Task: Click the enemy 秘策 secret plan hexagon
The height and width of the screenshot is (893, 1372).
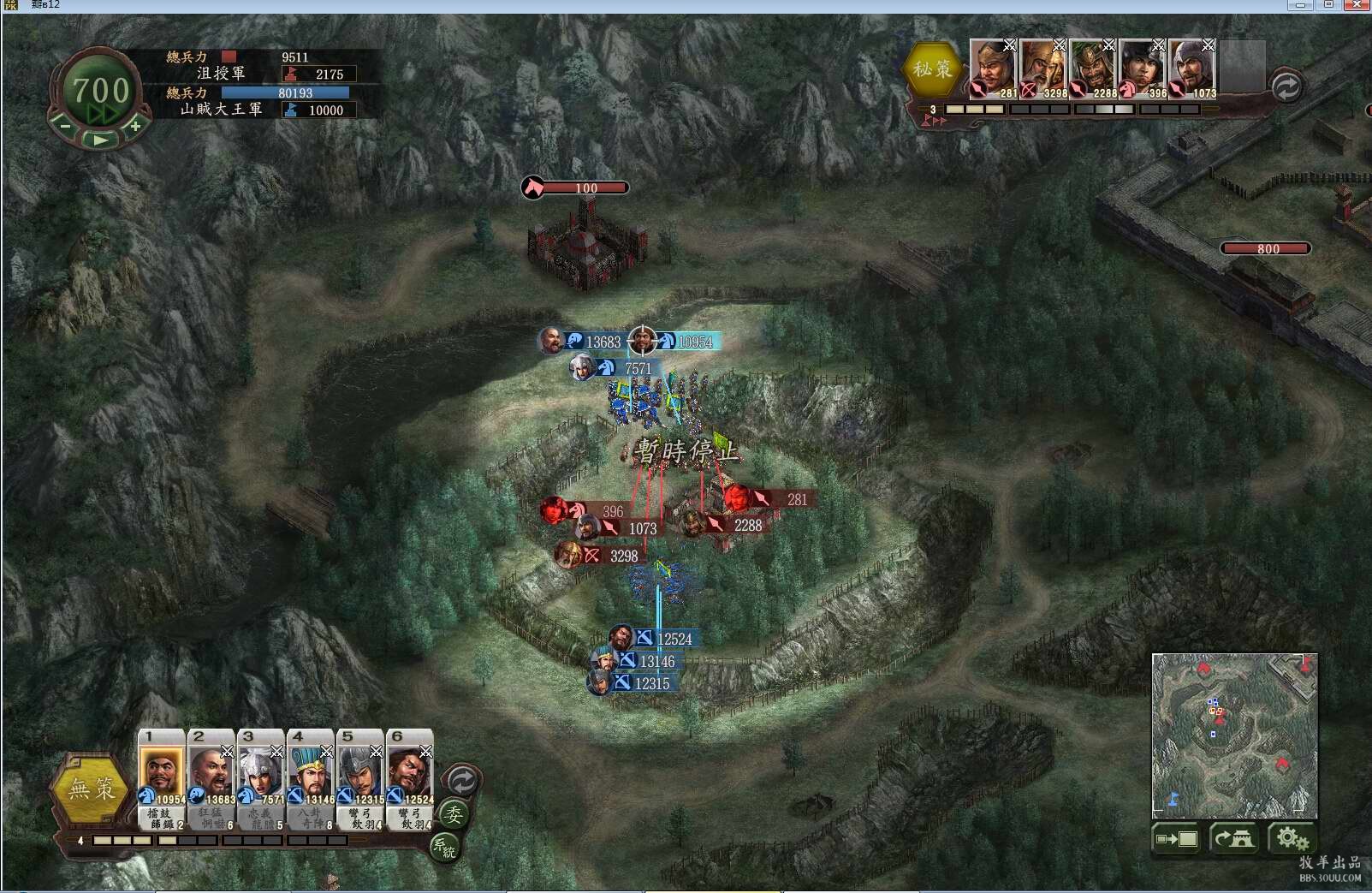Action: [932, 69]
